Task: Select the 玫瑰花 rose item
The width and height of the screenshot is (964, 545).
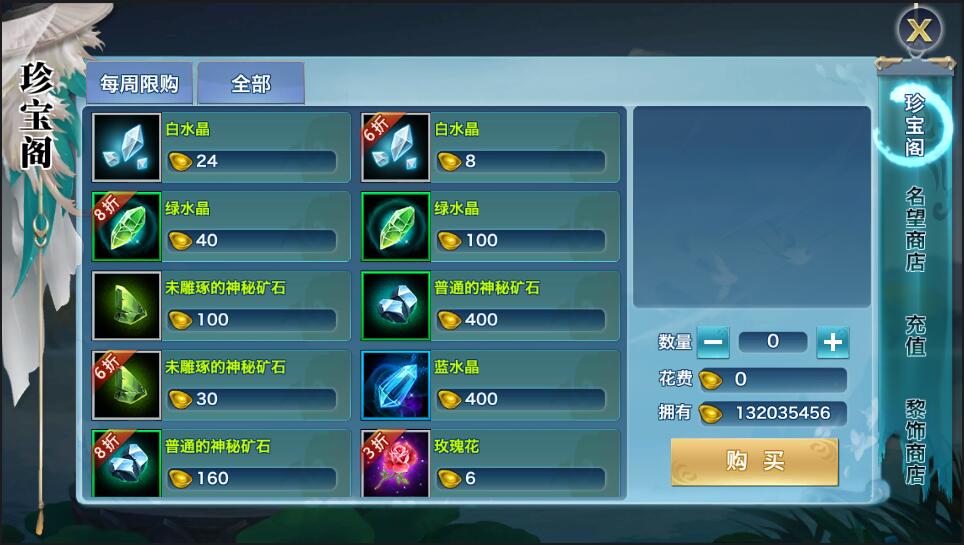Action: [490, 463]
